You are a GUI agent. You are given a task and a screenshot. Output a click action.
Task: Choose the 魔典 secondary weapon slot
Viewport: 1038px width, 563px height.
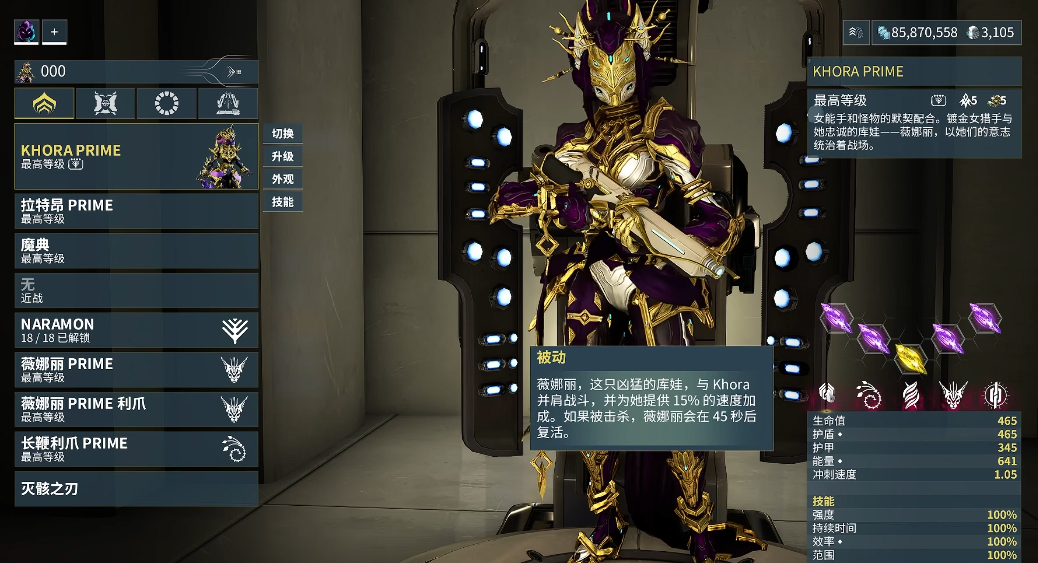coord(135,250)
